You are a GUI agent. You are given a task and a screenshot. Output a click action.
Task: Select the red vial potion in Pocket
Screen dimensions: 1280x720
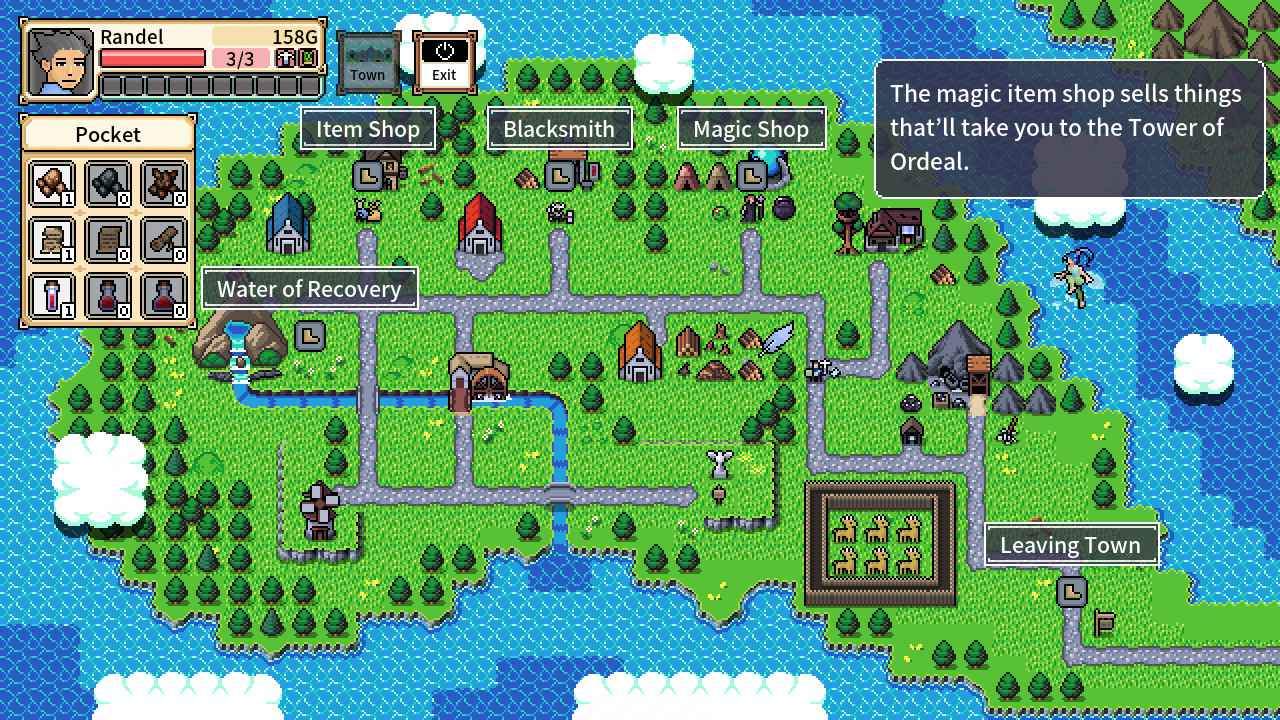[x=51, y=295]
